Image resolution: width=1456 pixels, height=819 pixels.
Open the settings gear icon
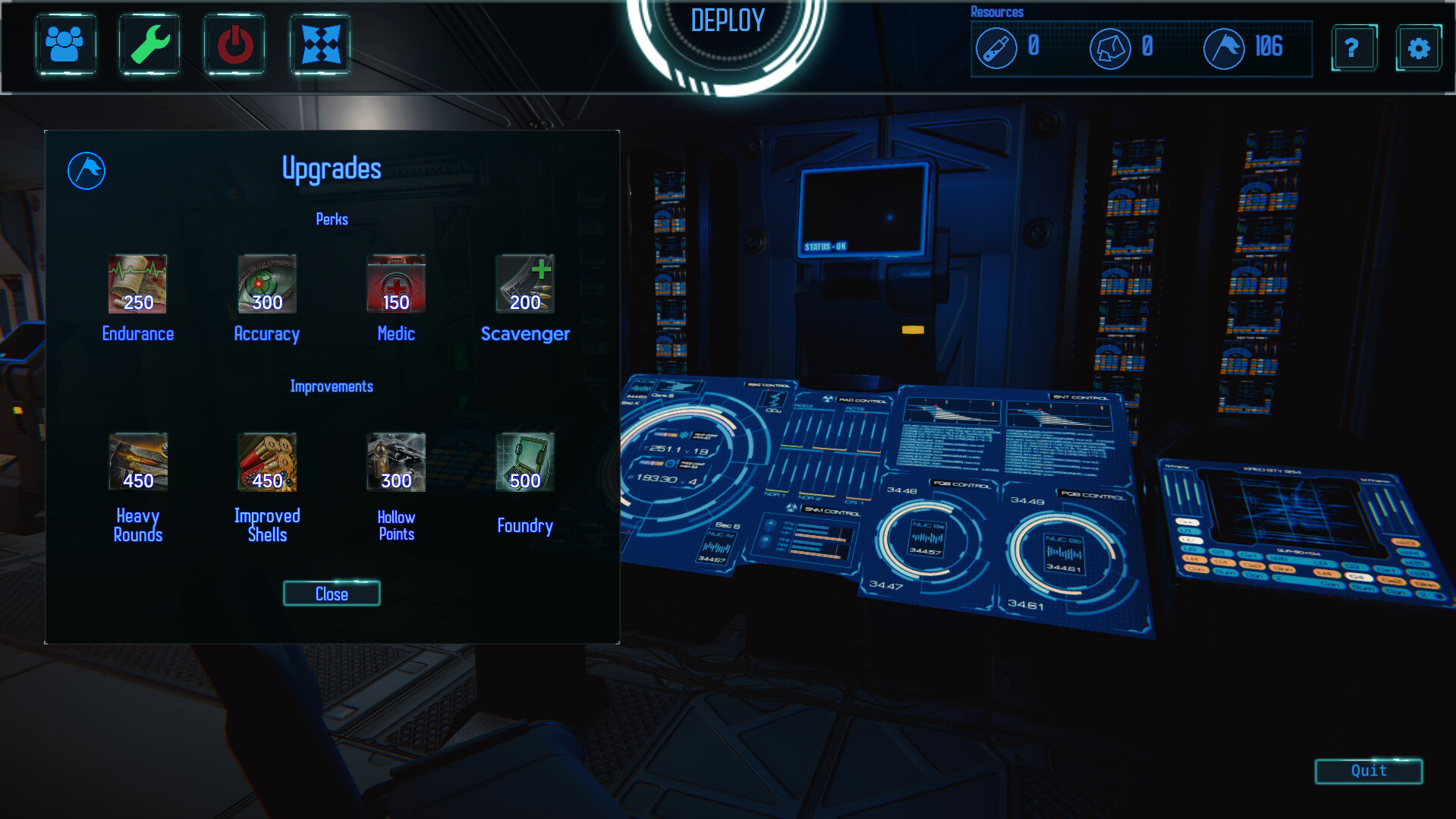coord(1418,47)
